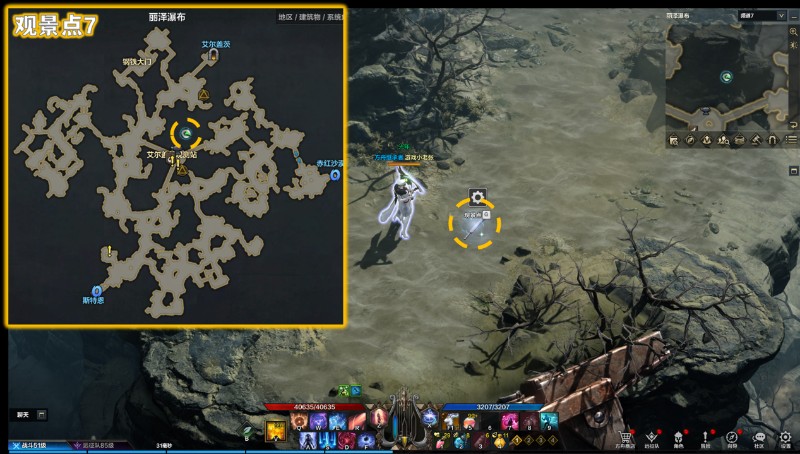Open the compass 向导 guide menu
This screenshot has width=800, height=454.
pos(732,437)
